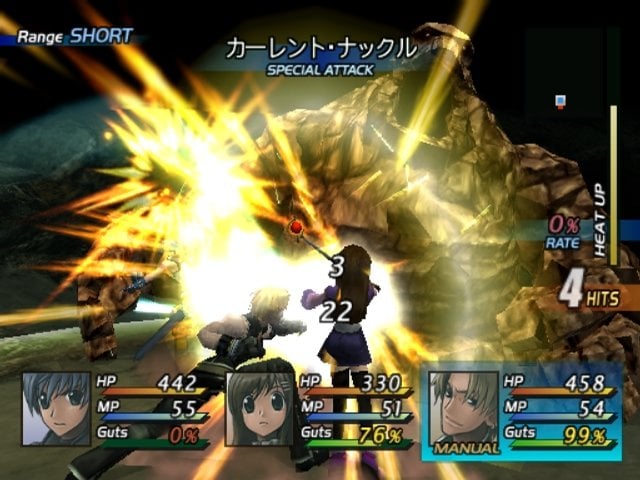
Task: Select the brown-haired girl portrait
Action: click(259, 408)
